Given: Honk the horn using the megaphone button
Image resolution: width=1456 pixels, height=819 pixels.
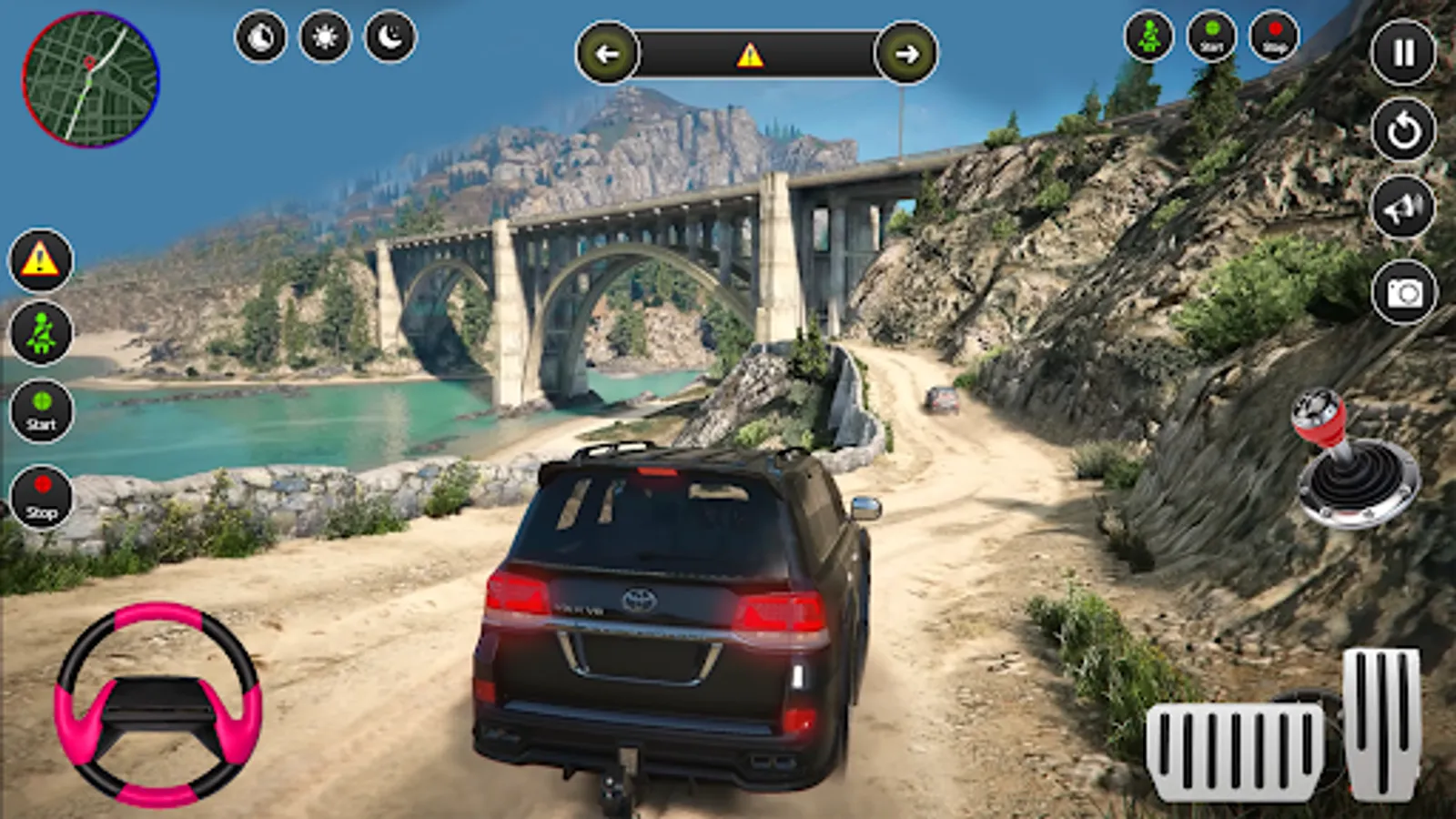Looking at the screenshot, I should [x=1403, y=208].
